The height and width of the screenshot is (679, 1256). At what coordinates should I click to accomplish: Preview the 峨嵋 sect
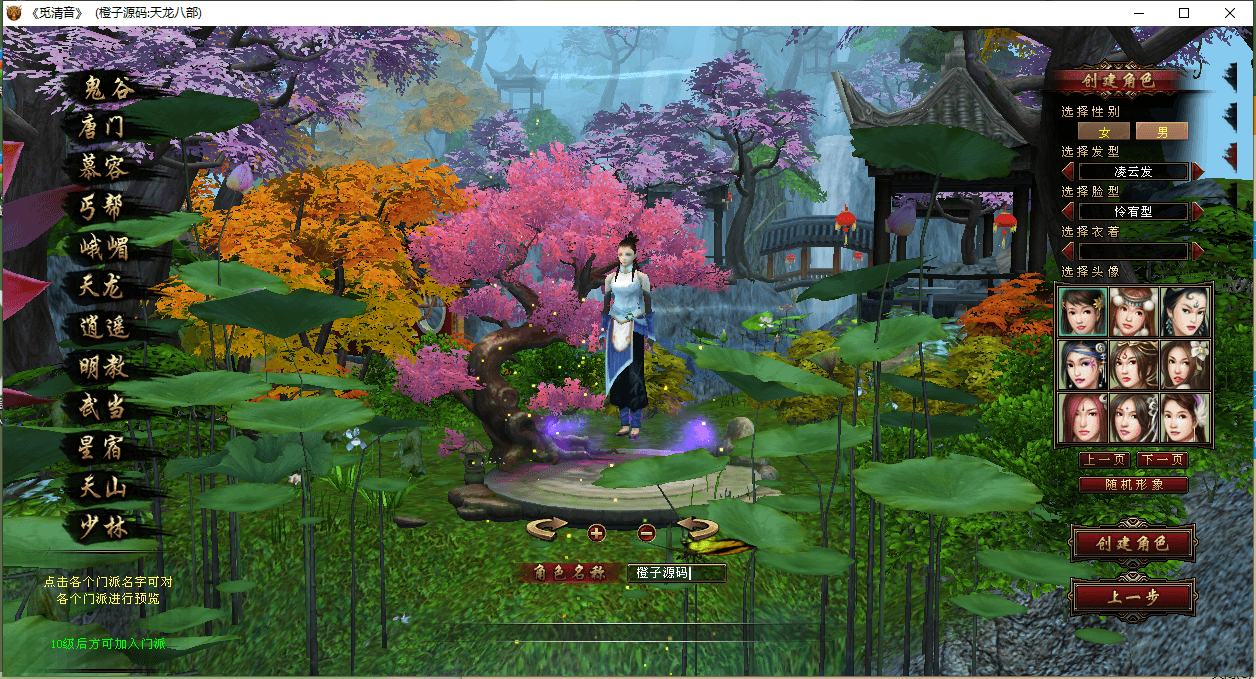coord(104,247)
